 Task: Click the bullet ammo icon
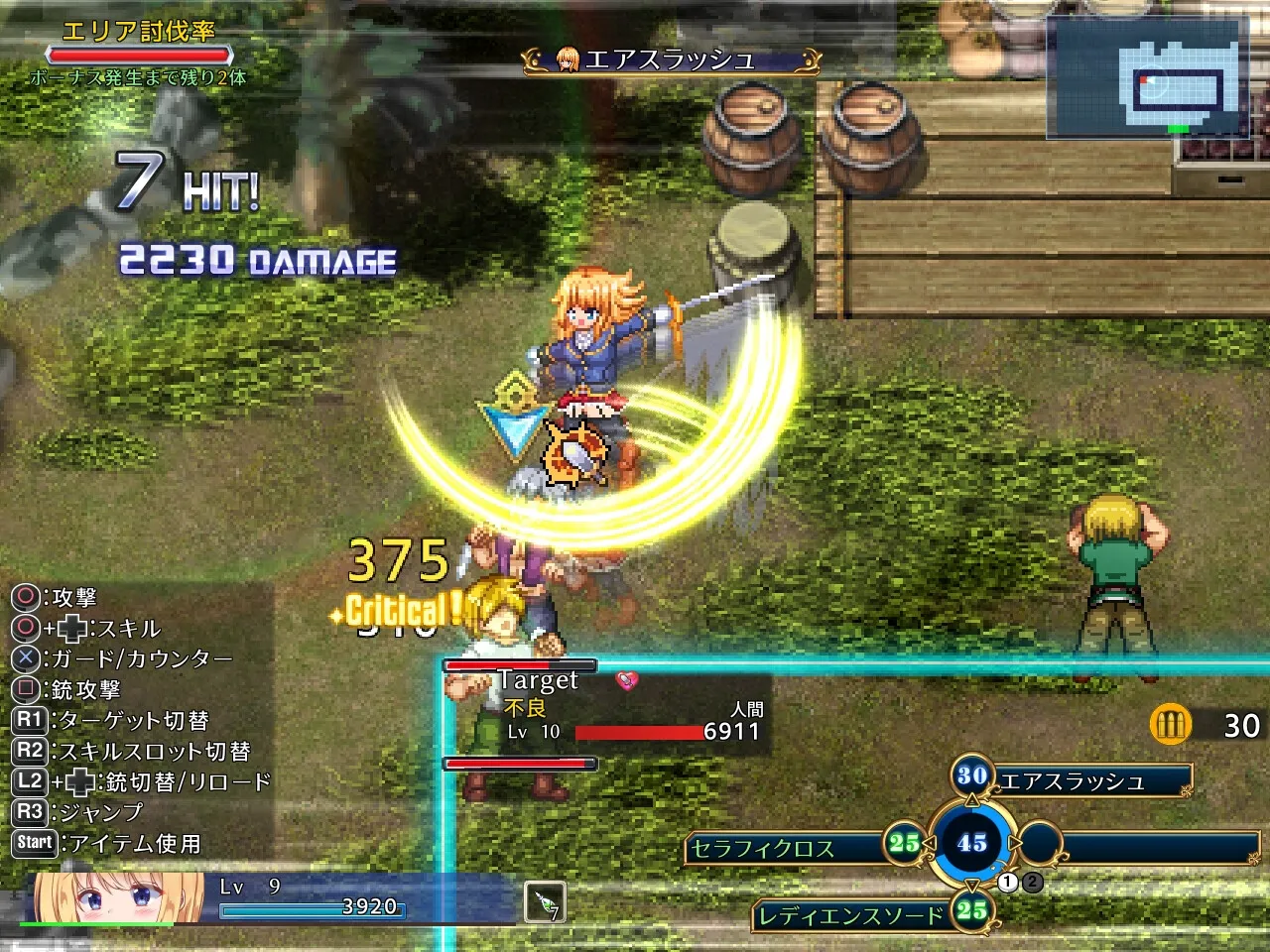[x=1170, y=724]
